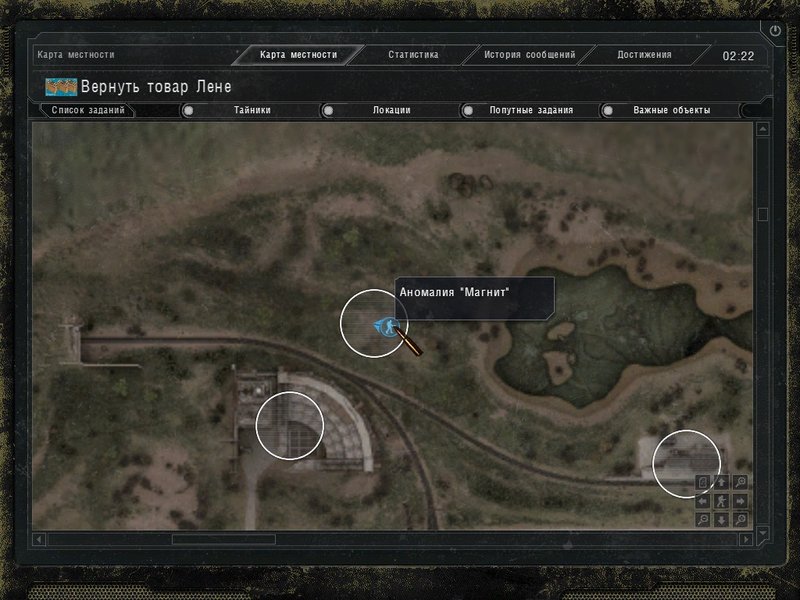Screen dimensions: 800x600
Task: Click the player position marker on map
Action: 382,325
